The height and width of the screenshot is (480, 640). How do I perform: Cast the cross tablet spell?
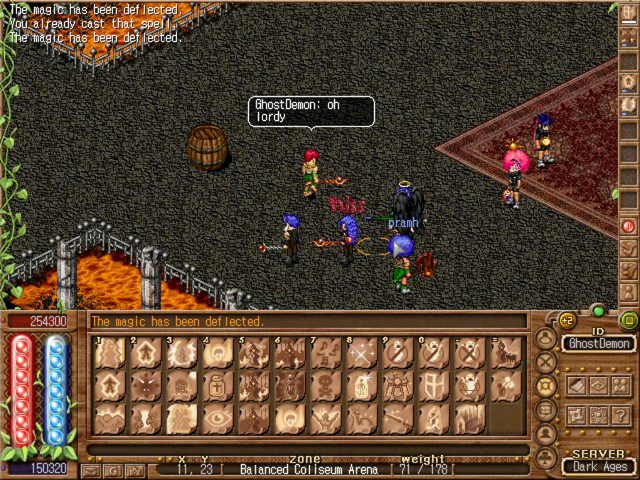[217, 386]
